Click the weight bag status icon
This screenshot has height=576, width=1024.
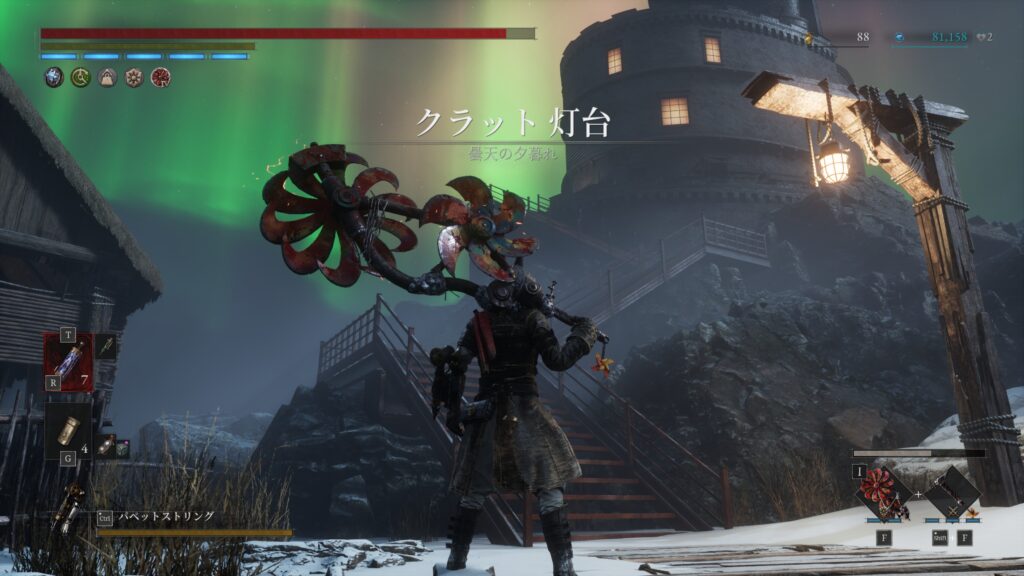(107, 77)
